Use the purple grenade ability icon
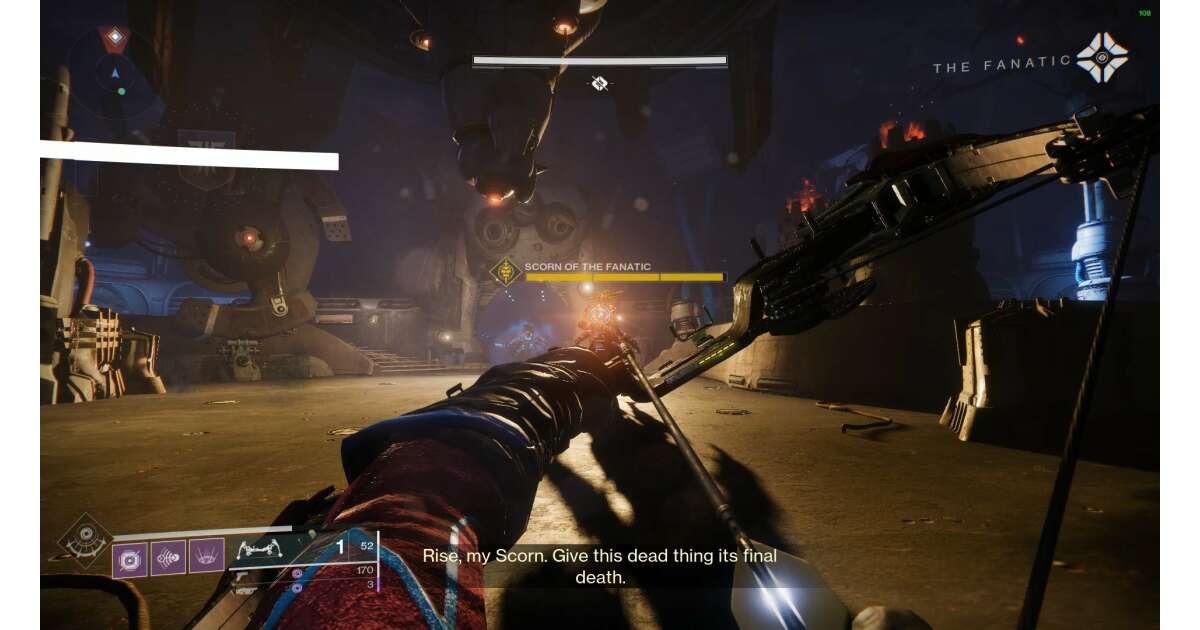Viewport: 1200px width, 630px height. 131,558
